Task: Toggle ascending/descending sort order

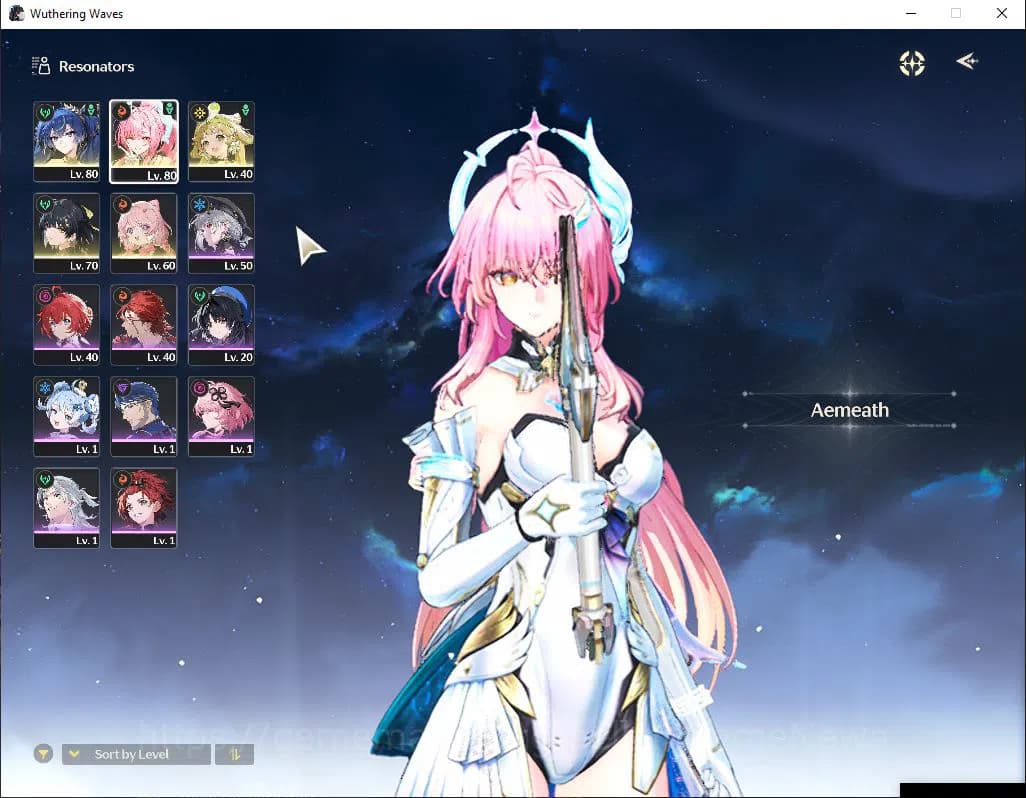Action: (234, 754)
